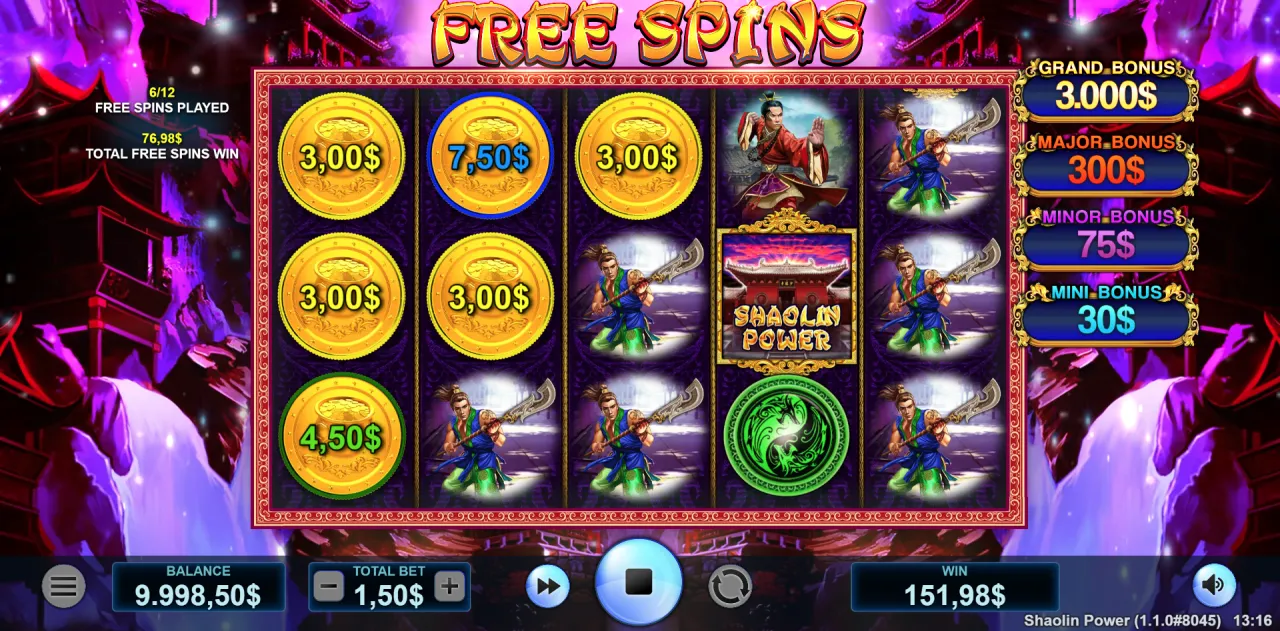1280x631 pixels.
Task: Stop the spinning reels
Action: (x=638, y=583)
